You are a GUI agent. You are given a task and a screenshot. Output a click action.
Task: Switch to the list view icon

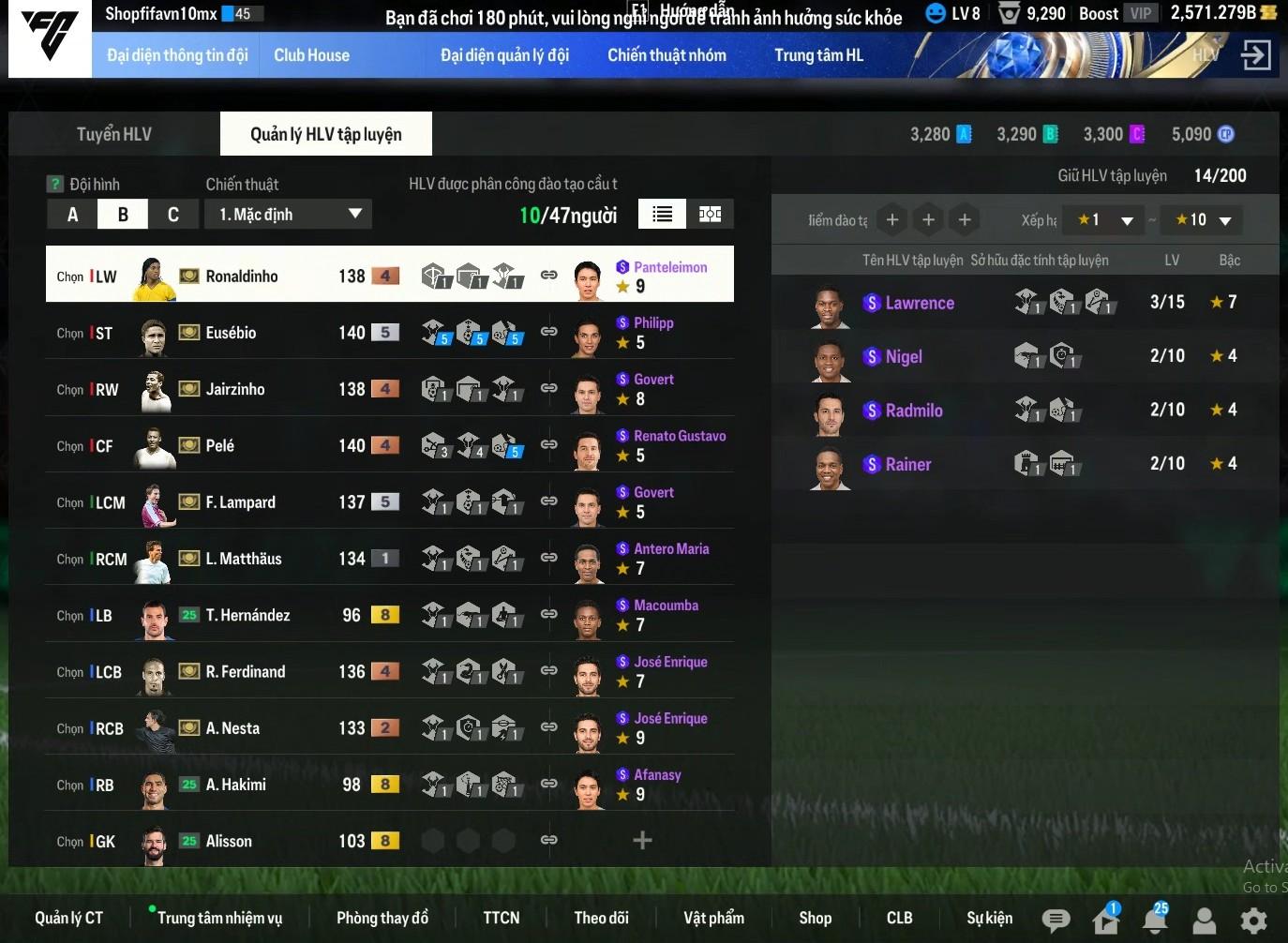[x=662, y=215]
